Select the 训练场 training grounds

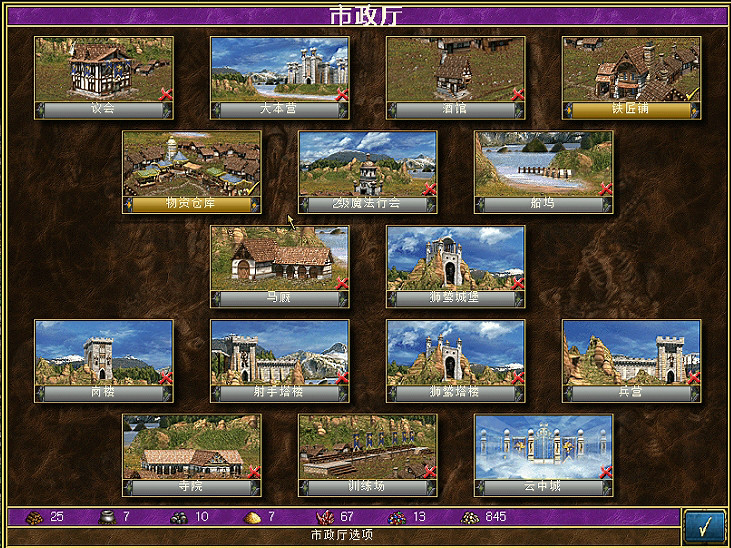click(x=368, y=448)
